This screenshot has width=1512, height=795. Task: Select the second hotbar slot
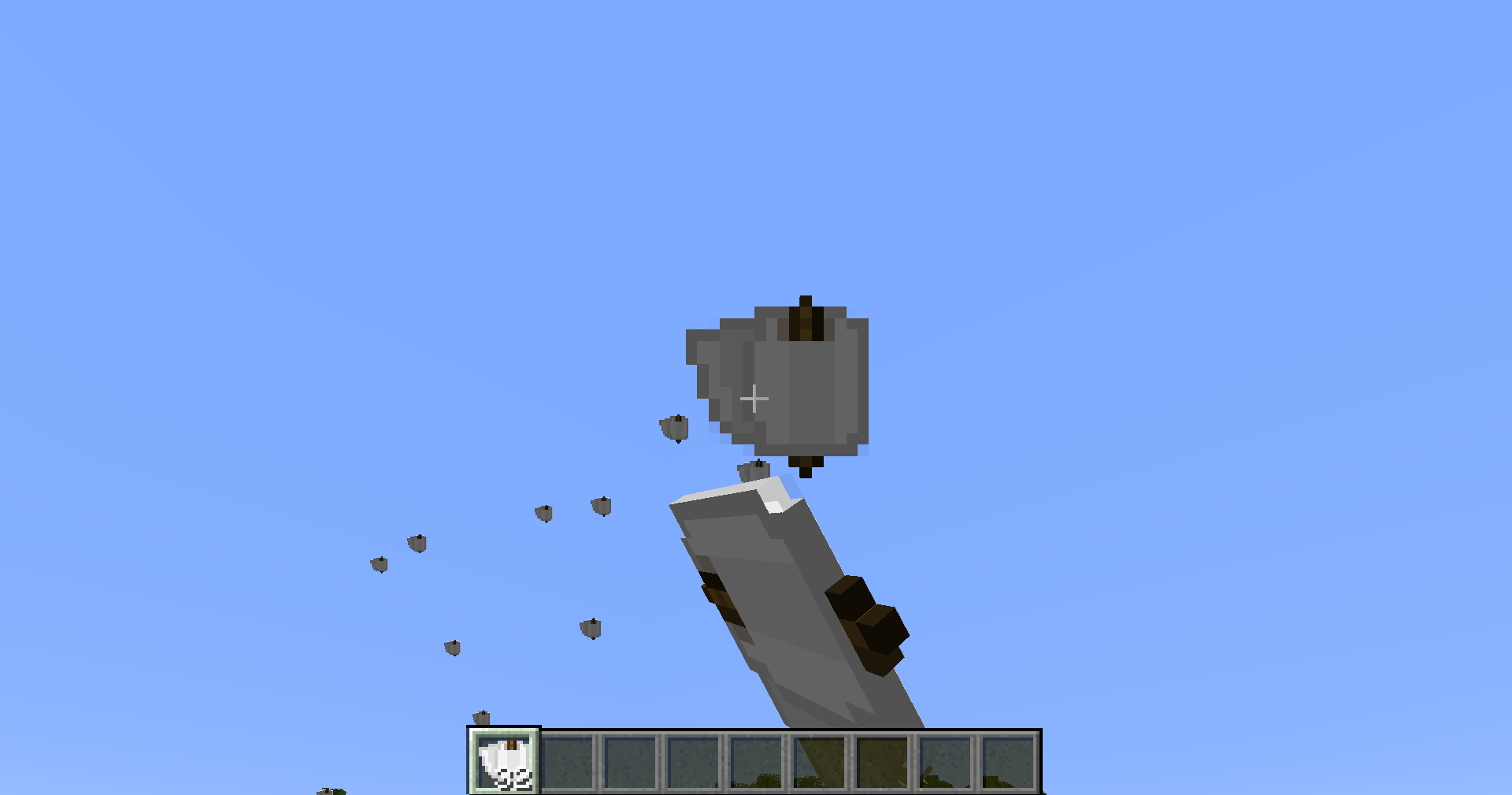pyautogui.click(x=569, y=760)
